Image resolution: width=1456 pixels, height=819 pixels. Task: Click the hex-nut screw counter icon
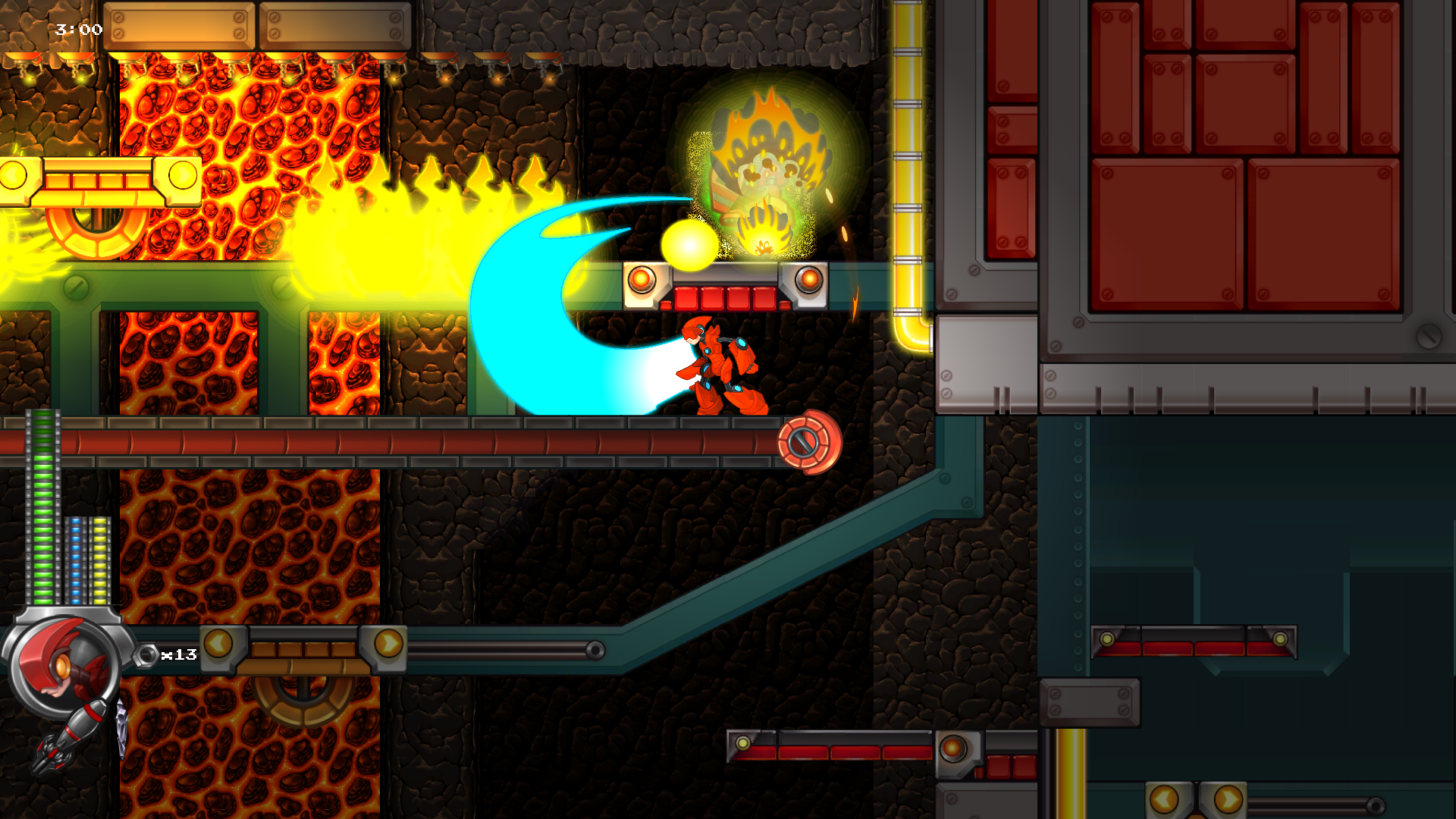(146, 655)
